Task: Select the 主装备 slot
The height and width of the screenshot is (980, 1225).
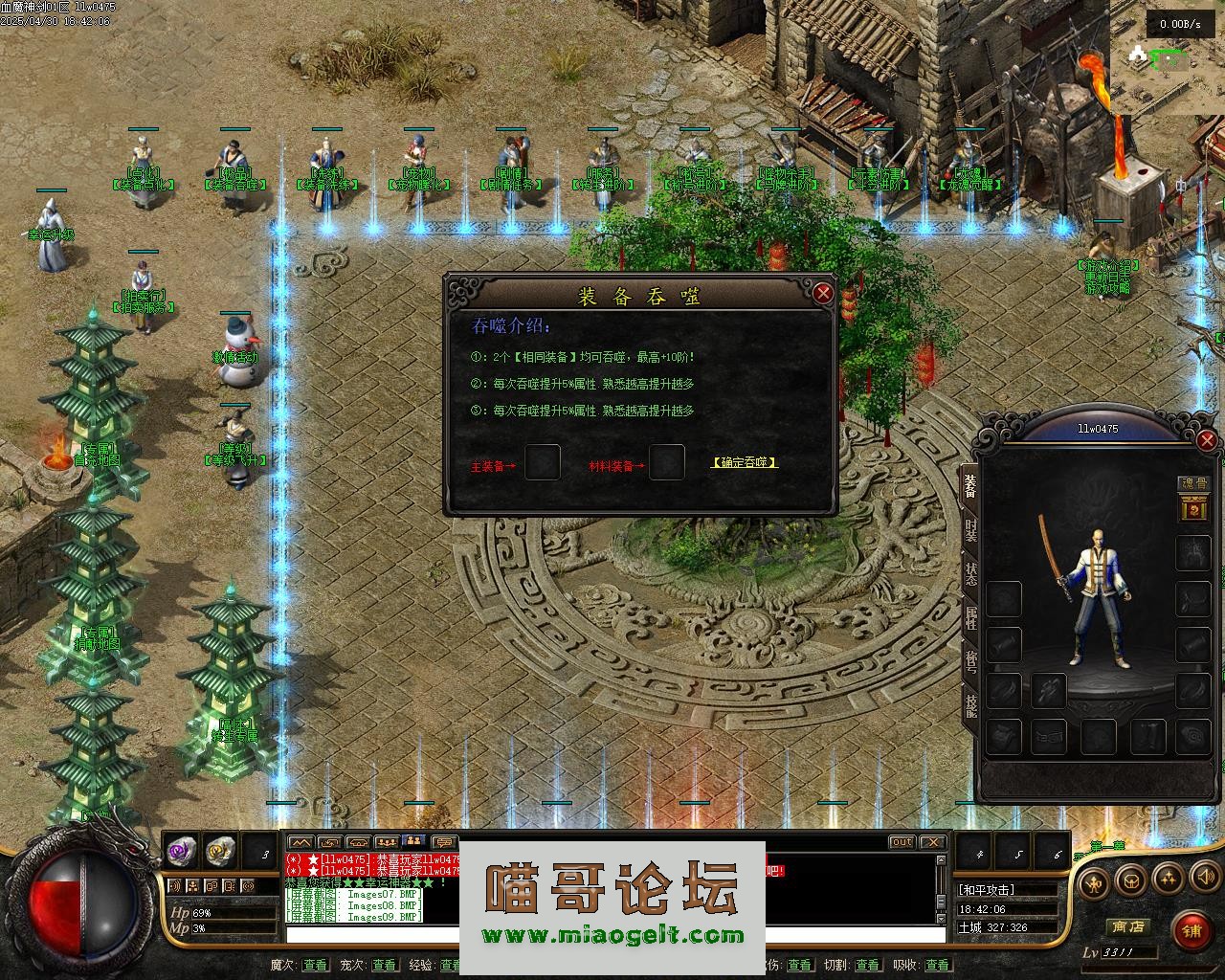Action: (543, 463)
